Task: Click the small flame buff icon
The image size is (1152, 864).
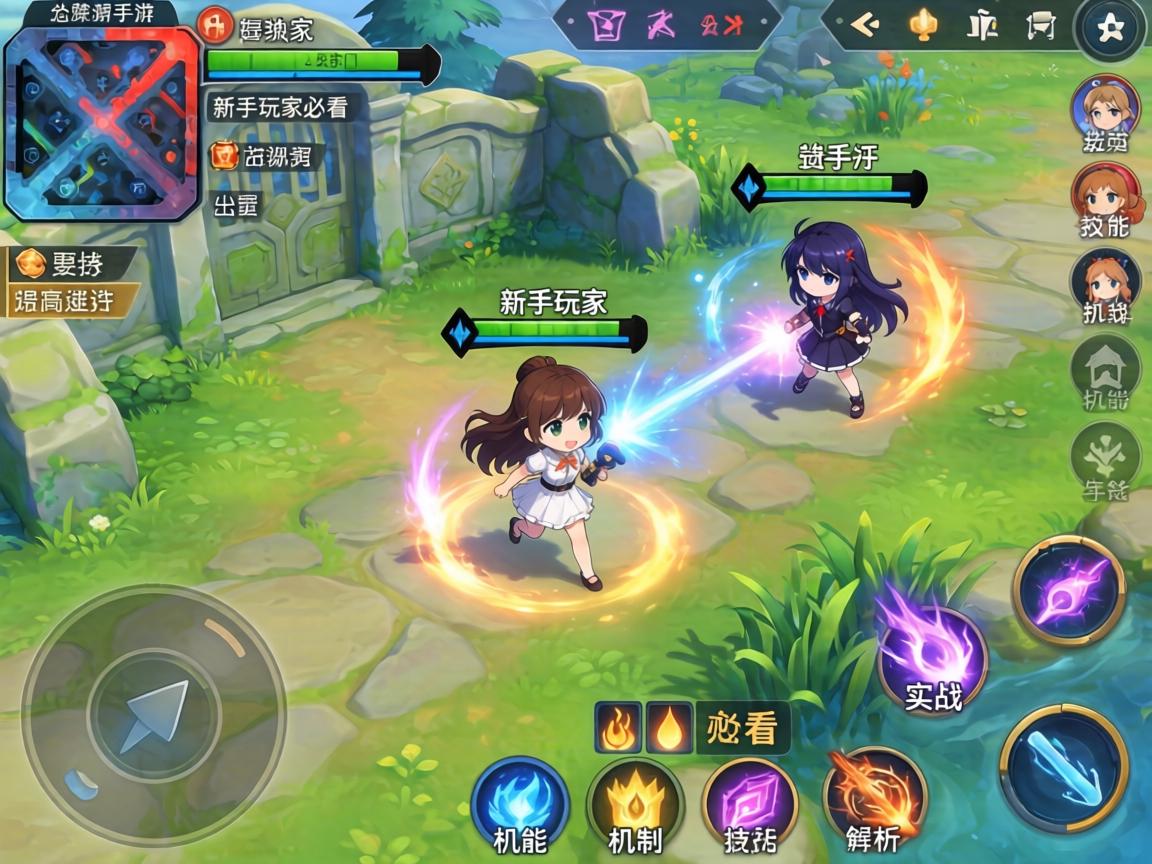Action: pos(618,727)
